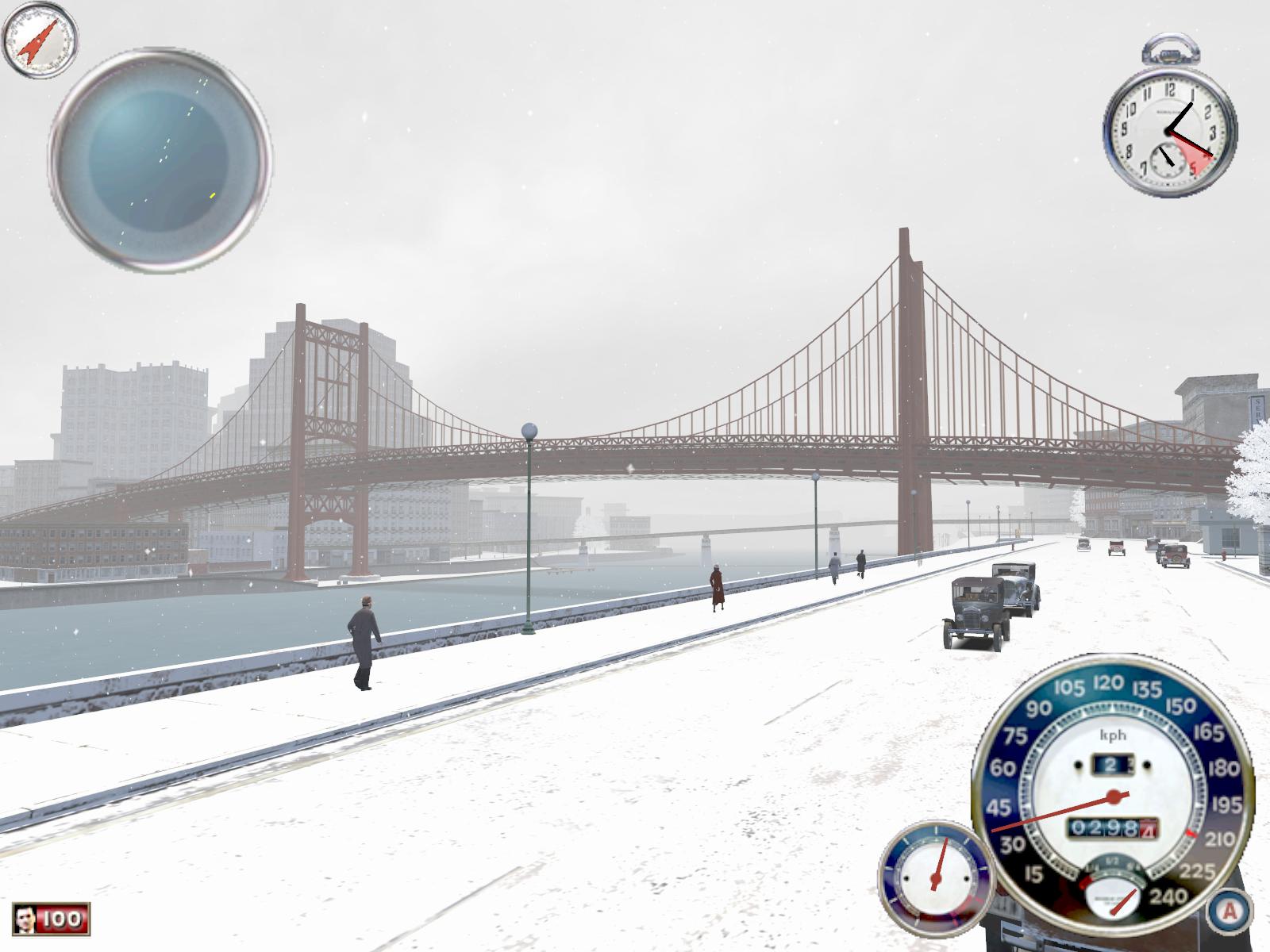The image size is (1270, 952).
Task: Select the compass with red needle
Action: tap(40, 39)
